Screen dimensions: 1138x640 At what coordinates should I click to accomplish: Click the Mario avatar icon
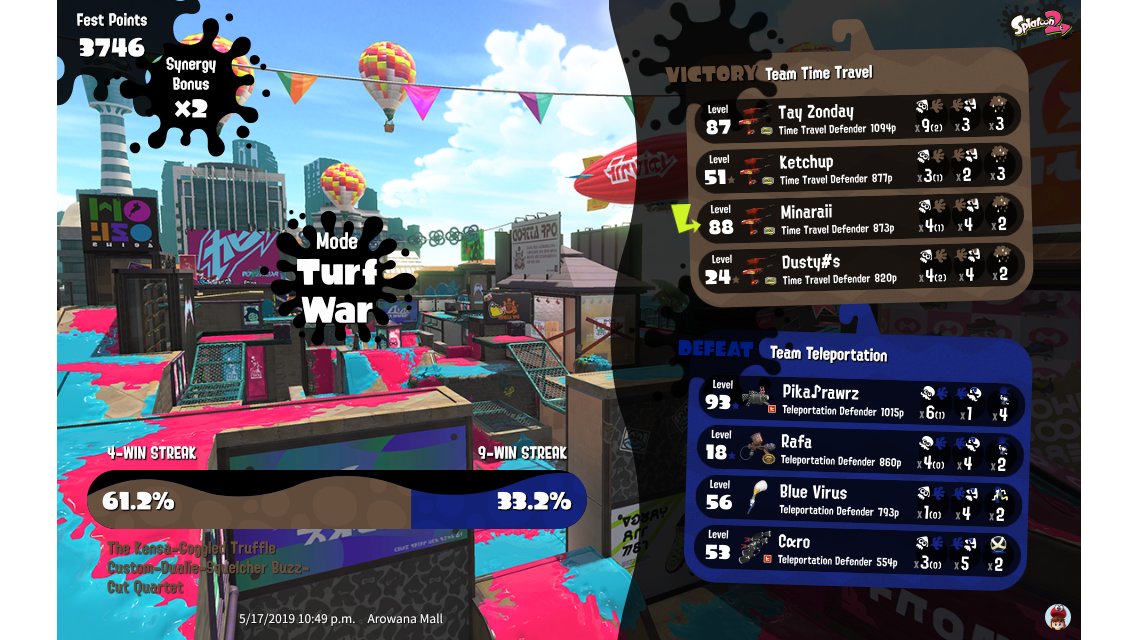(x=1057, y=616)
